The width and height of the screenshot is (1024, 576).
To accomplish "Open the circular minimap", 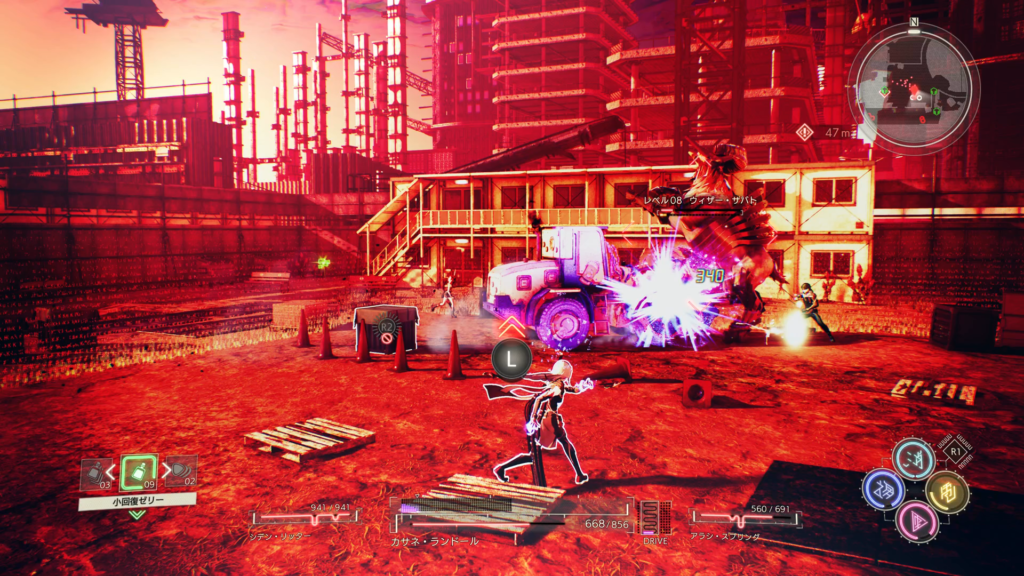I will [x=912, y=88].
